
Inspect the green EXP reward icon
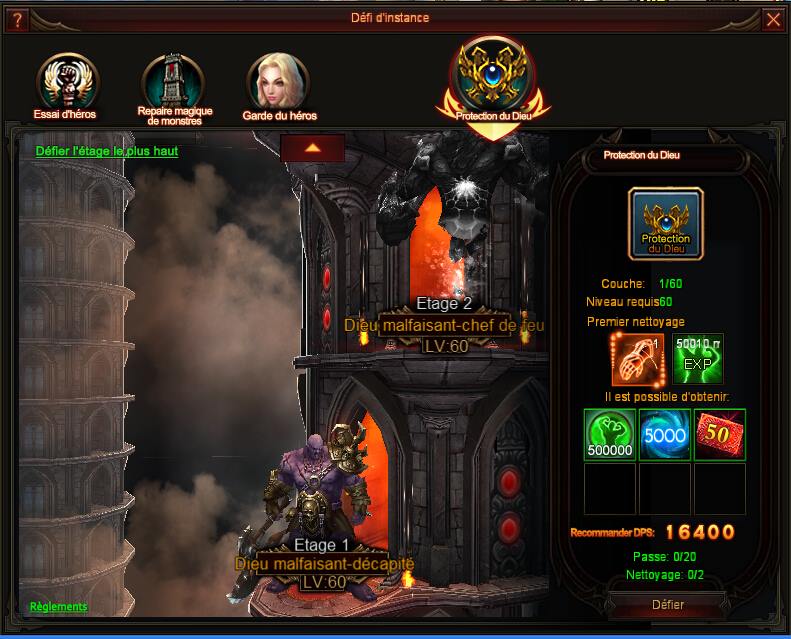697,360
